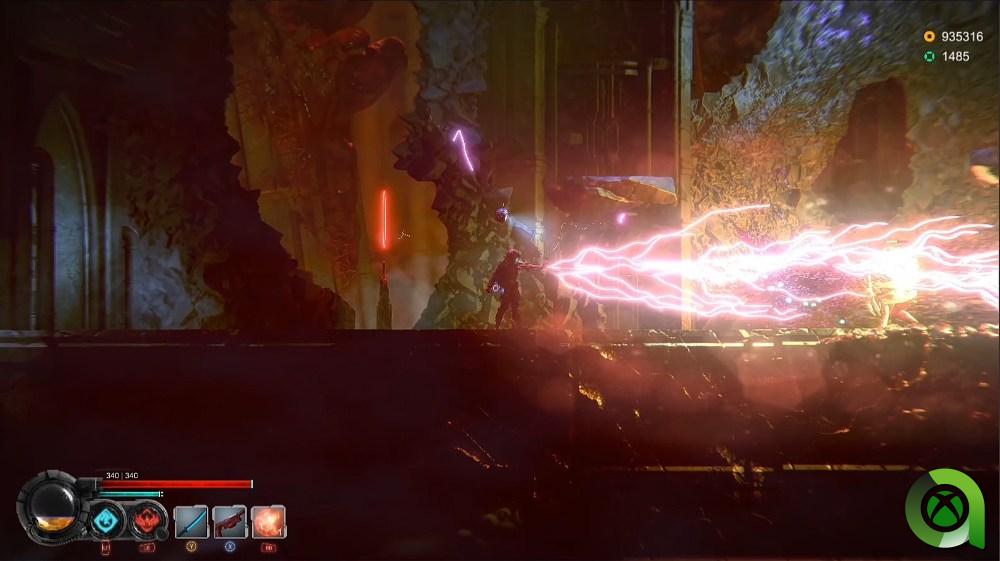Activate the cyan diamond ability icon
This screenshot has width=1000, height=561.
pyautogui.click(x=105, y=521)
